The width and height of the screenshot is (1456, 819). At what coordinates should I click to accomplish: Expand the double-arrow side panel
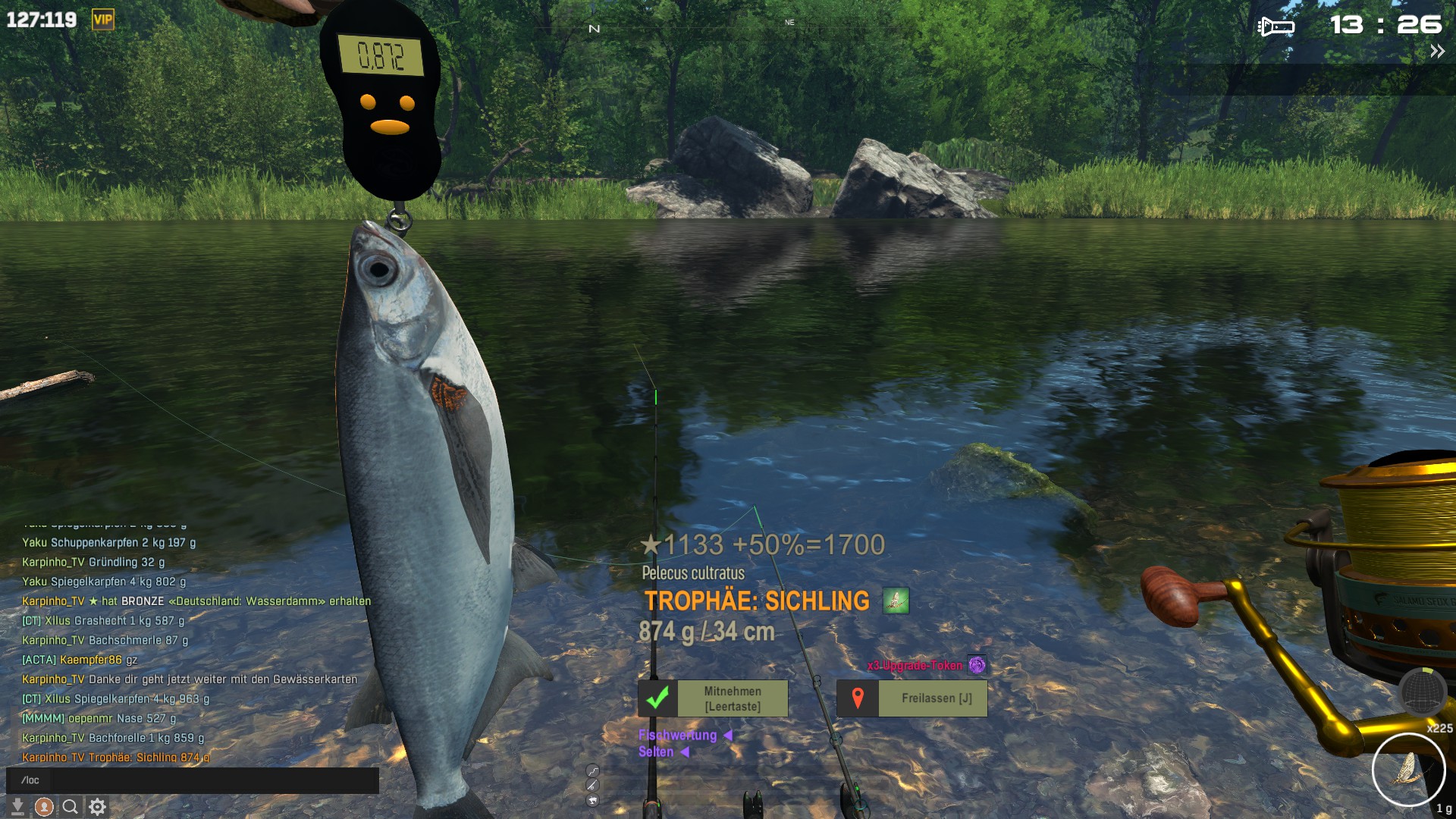click(1437, 52)
